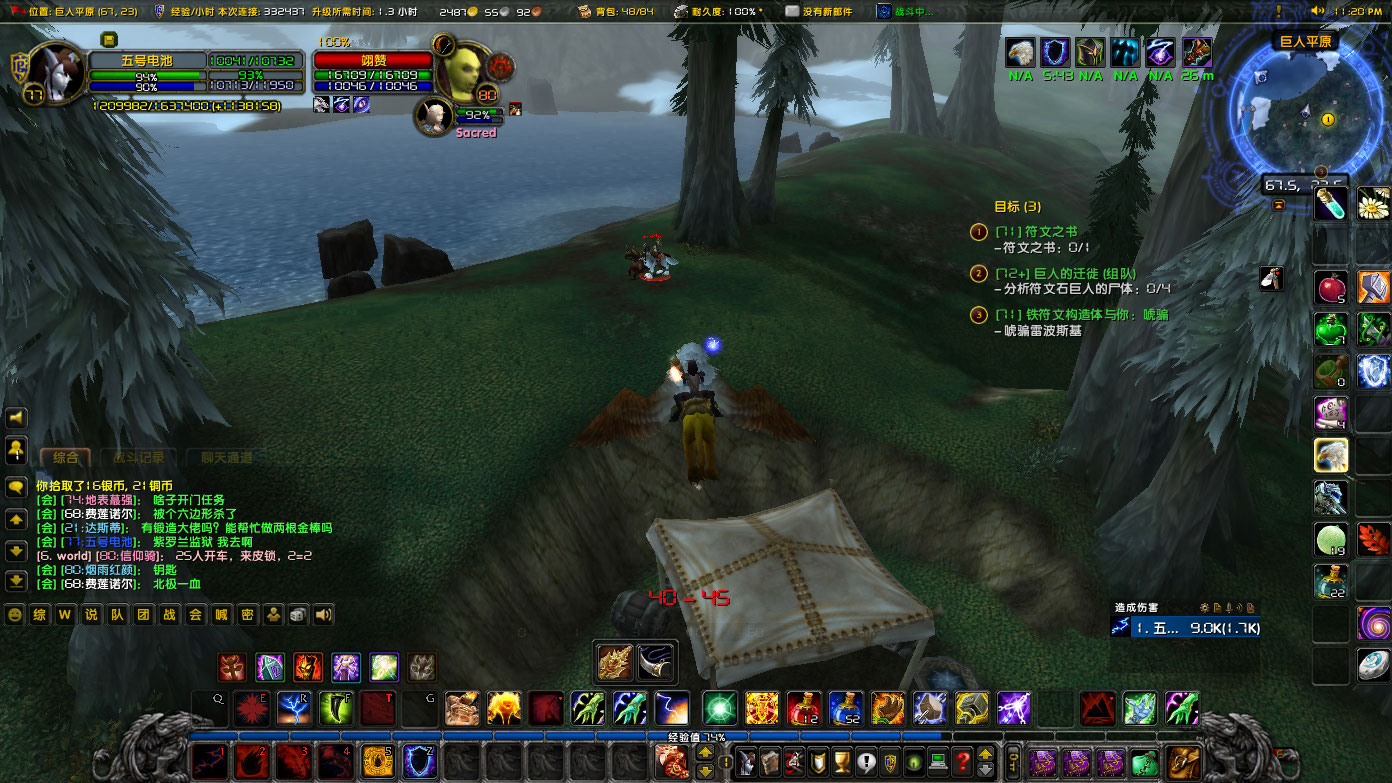Screen dimensions: 1392x783
Task: Open the character info icon in the micro menu
Action: [745, 762]
